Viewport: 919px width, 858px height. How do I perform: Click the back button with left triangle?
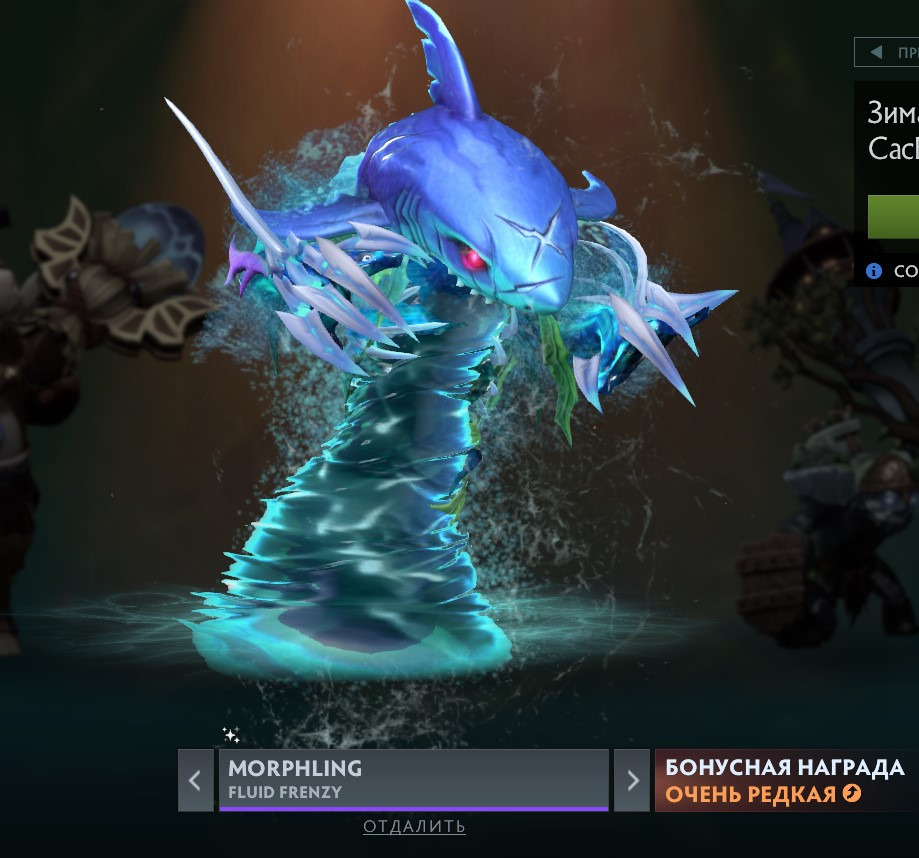click(x=886, y=52)
